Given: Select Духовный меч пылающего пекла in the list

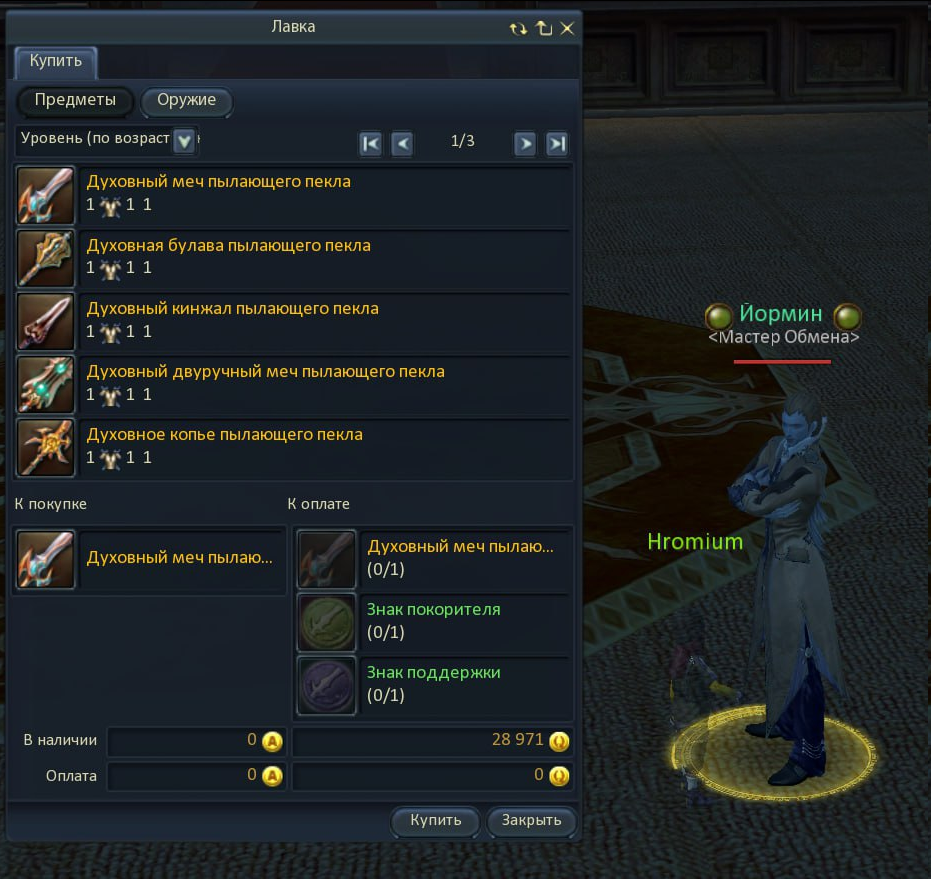Looking at the screenshot, I should pos(219,182).
